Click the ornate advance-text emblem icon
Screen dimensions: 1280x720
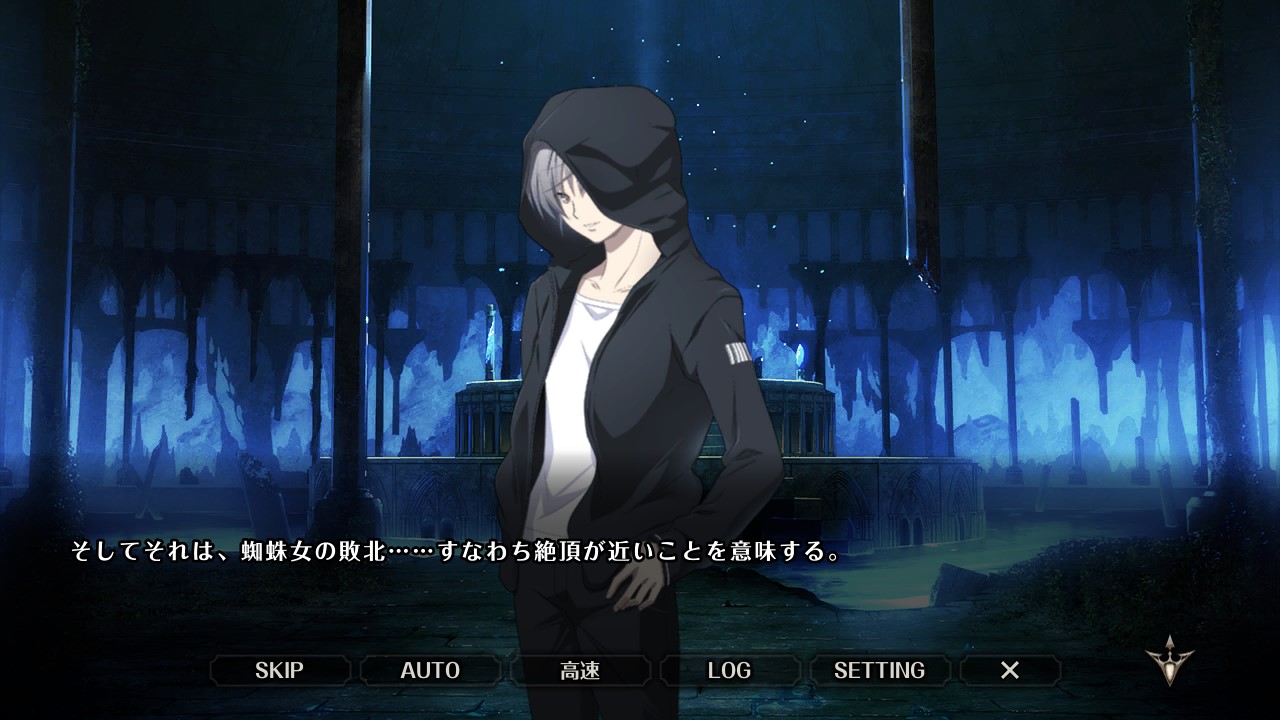pos(1168,661)
